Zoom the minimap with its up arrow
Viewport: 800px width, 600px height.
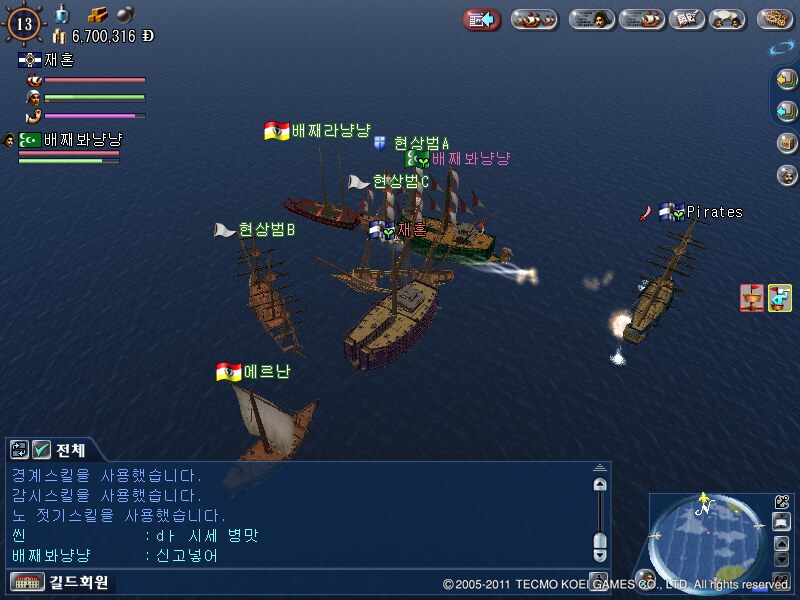[782, 542]
